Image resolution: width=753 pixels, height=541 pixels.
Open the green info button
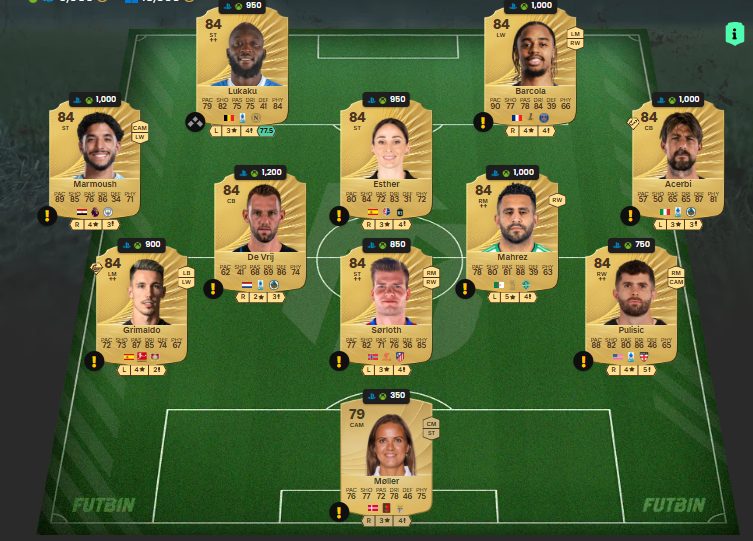tap(735, 34)
